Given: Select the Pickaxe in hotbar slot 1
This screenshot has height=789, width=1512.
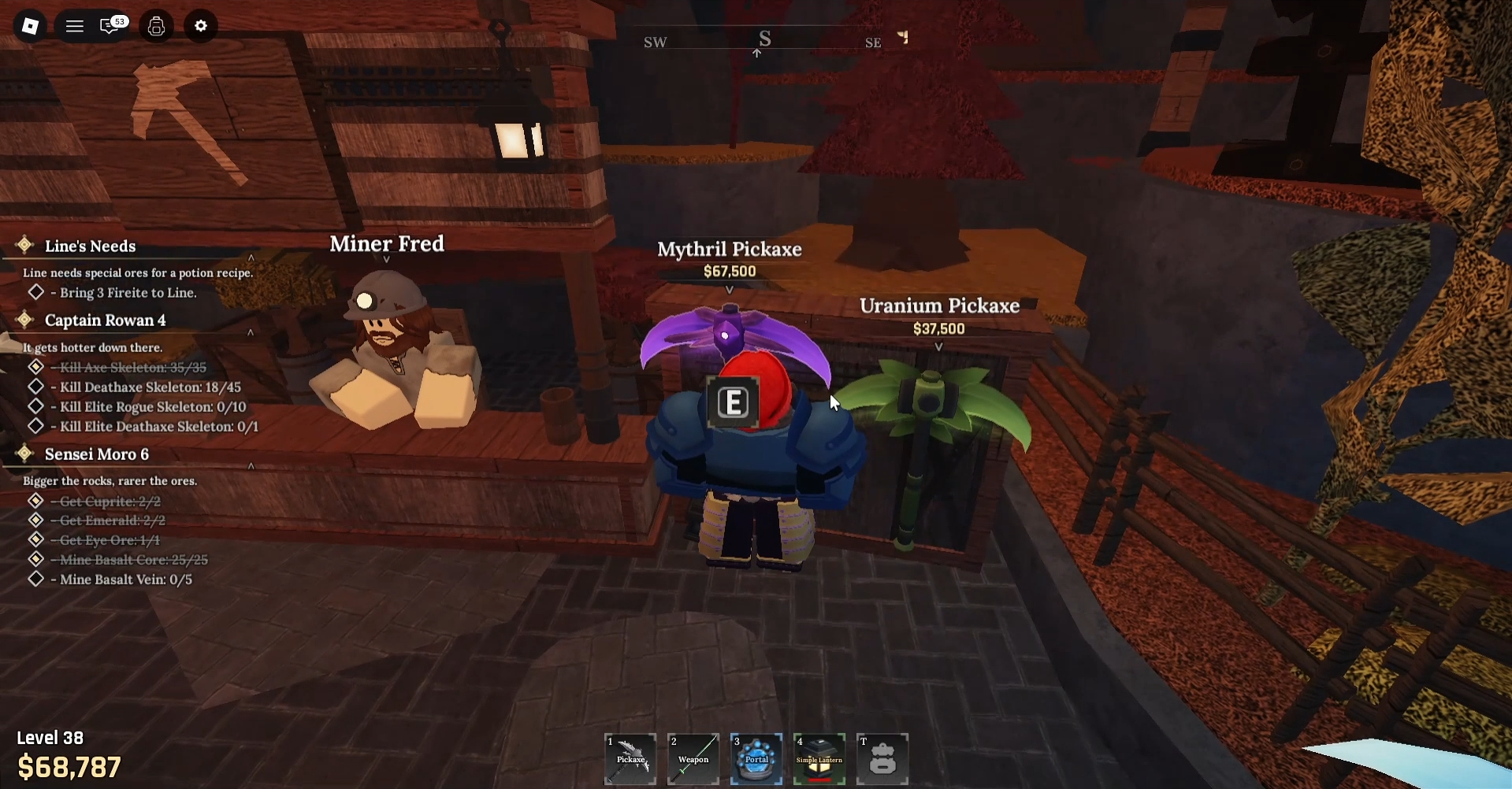Looking at the screenshot, I should (630, 758).
